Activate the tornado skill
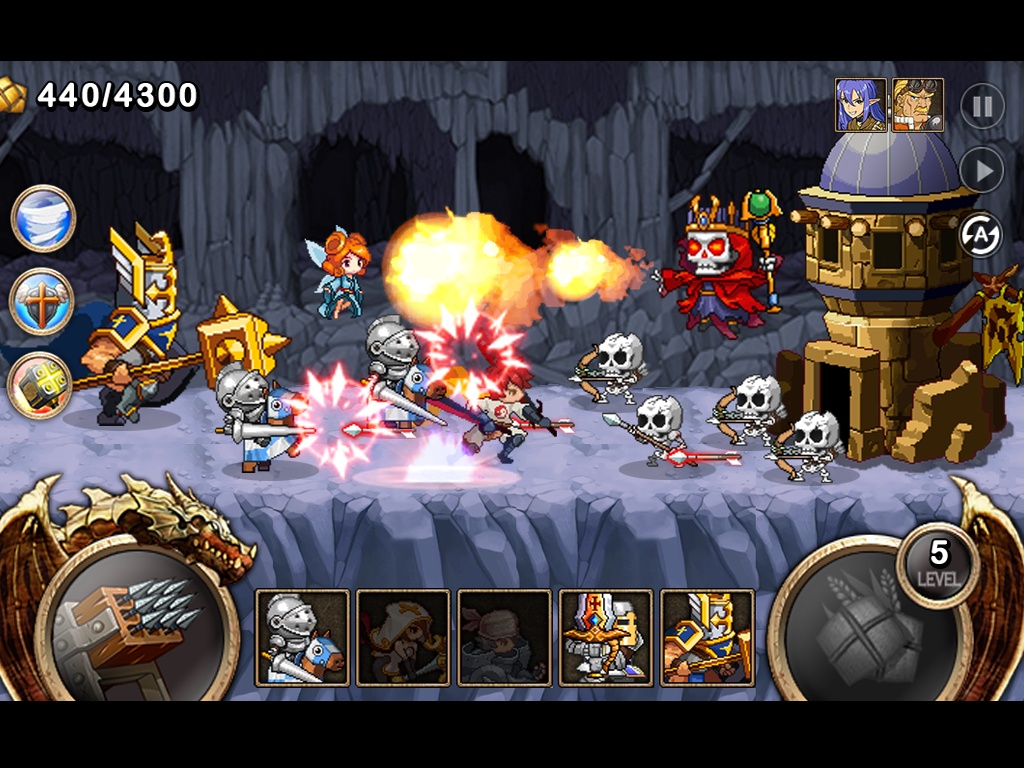The image size is (1024, 768). point(43,218)
